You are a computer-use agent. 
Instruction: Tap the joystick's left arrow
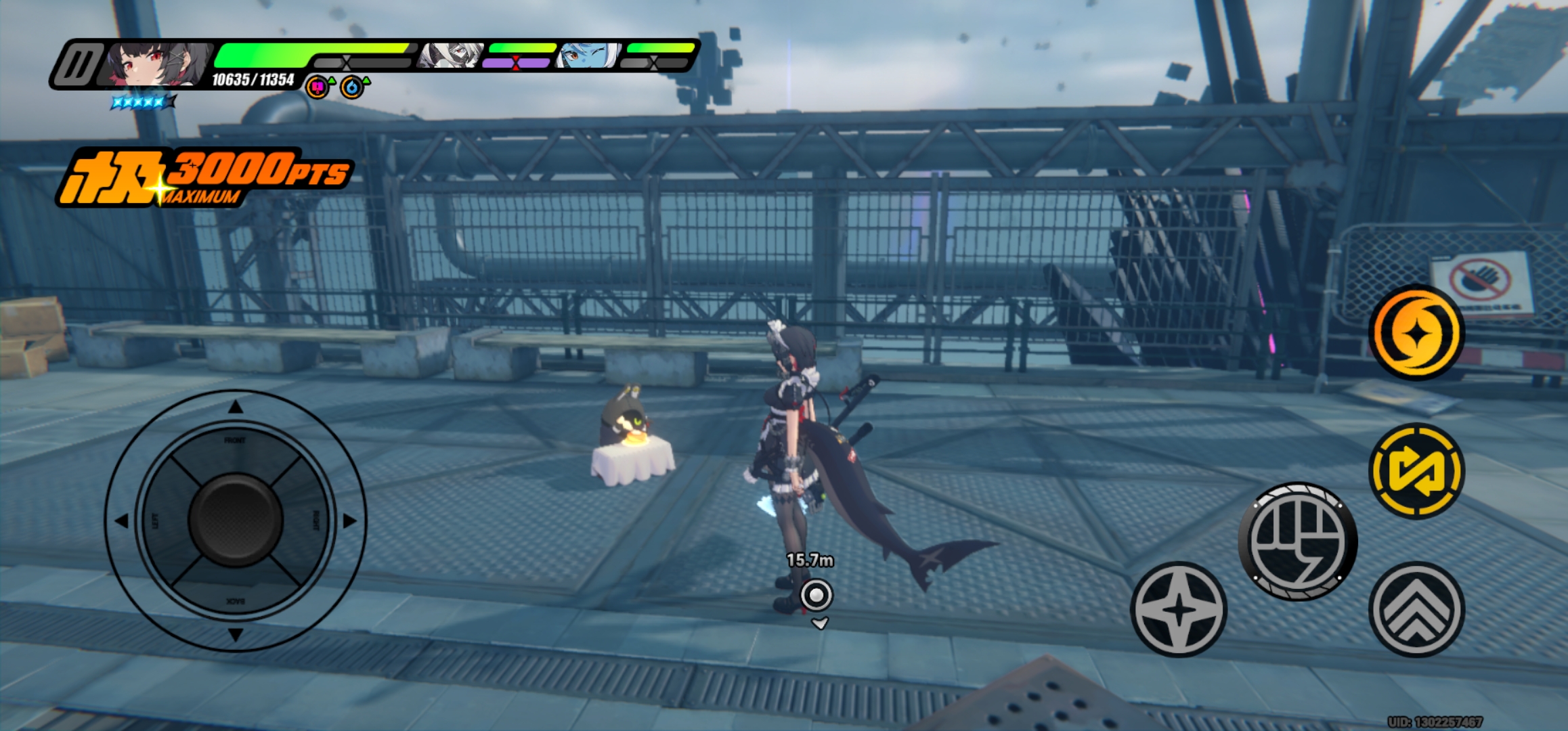[122, 520]
